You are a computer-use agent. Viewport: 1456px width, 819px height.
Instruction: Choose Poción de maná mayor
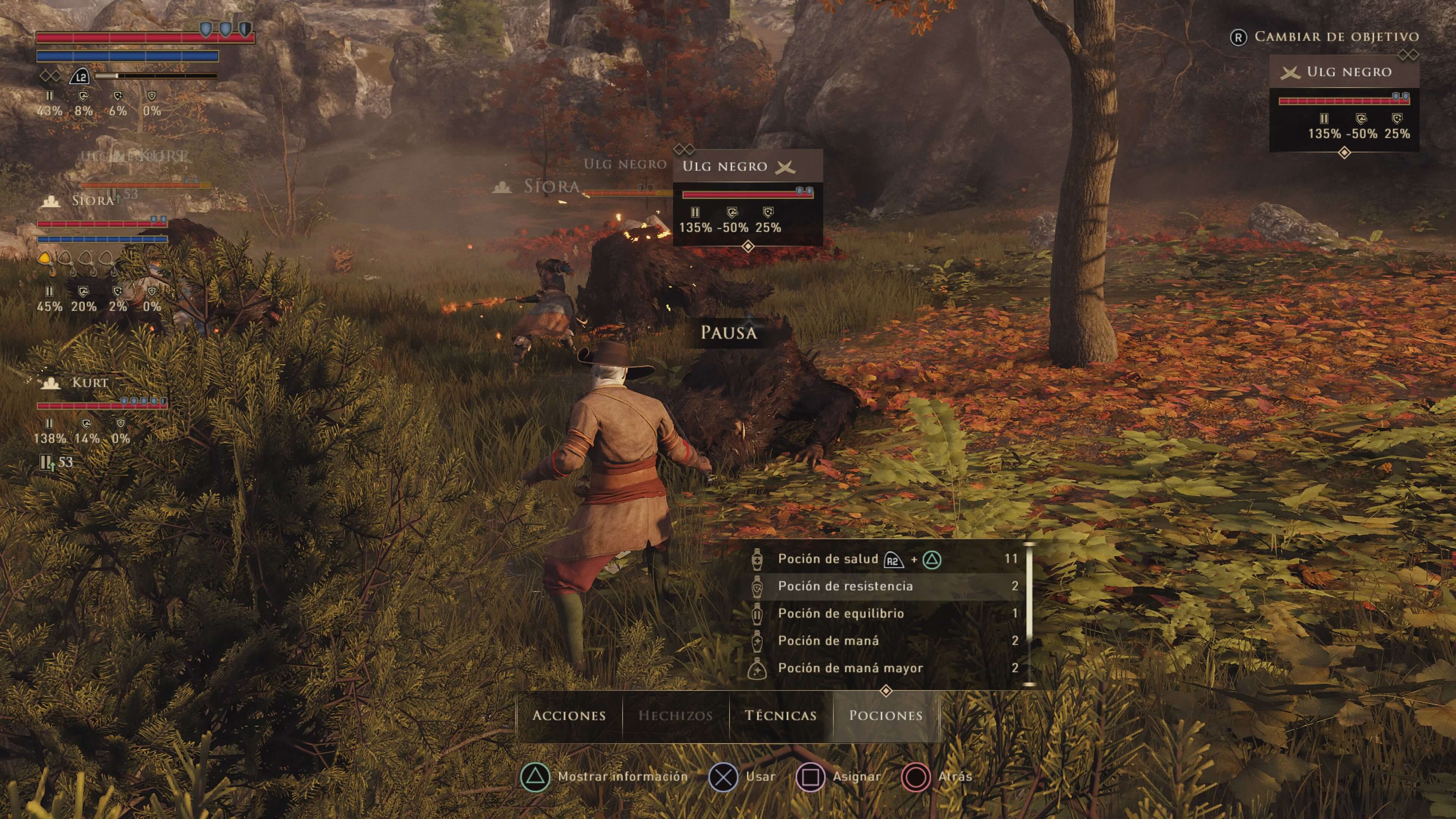850,668
